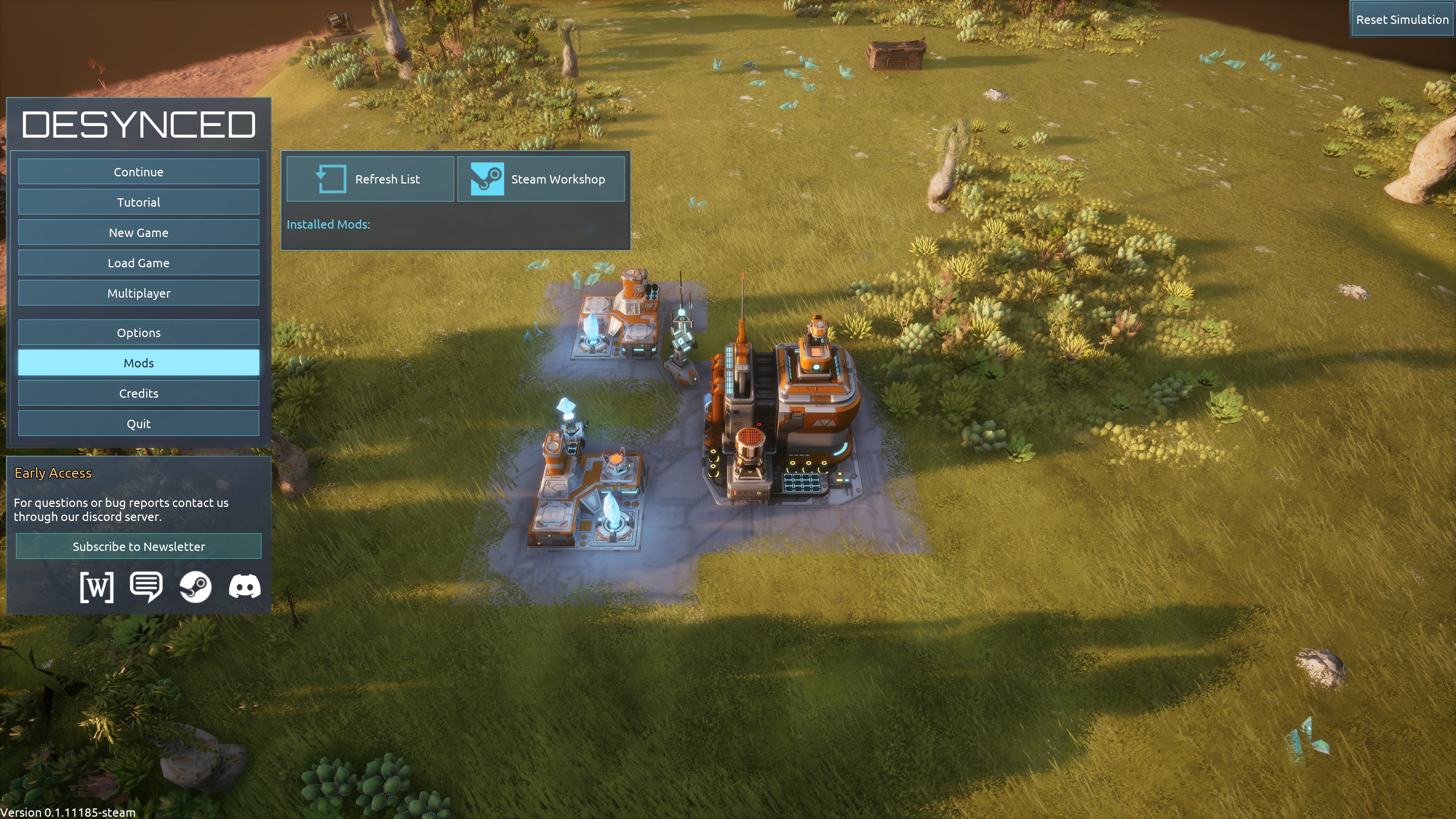Select the Multiplayer menu entry

[138, 293]
